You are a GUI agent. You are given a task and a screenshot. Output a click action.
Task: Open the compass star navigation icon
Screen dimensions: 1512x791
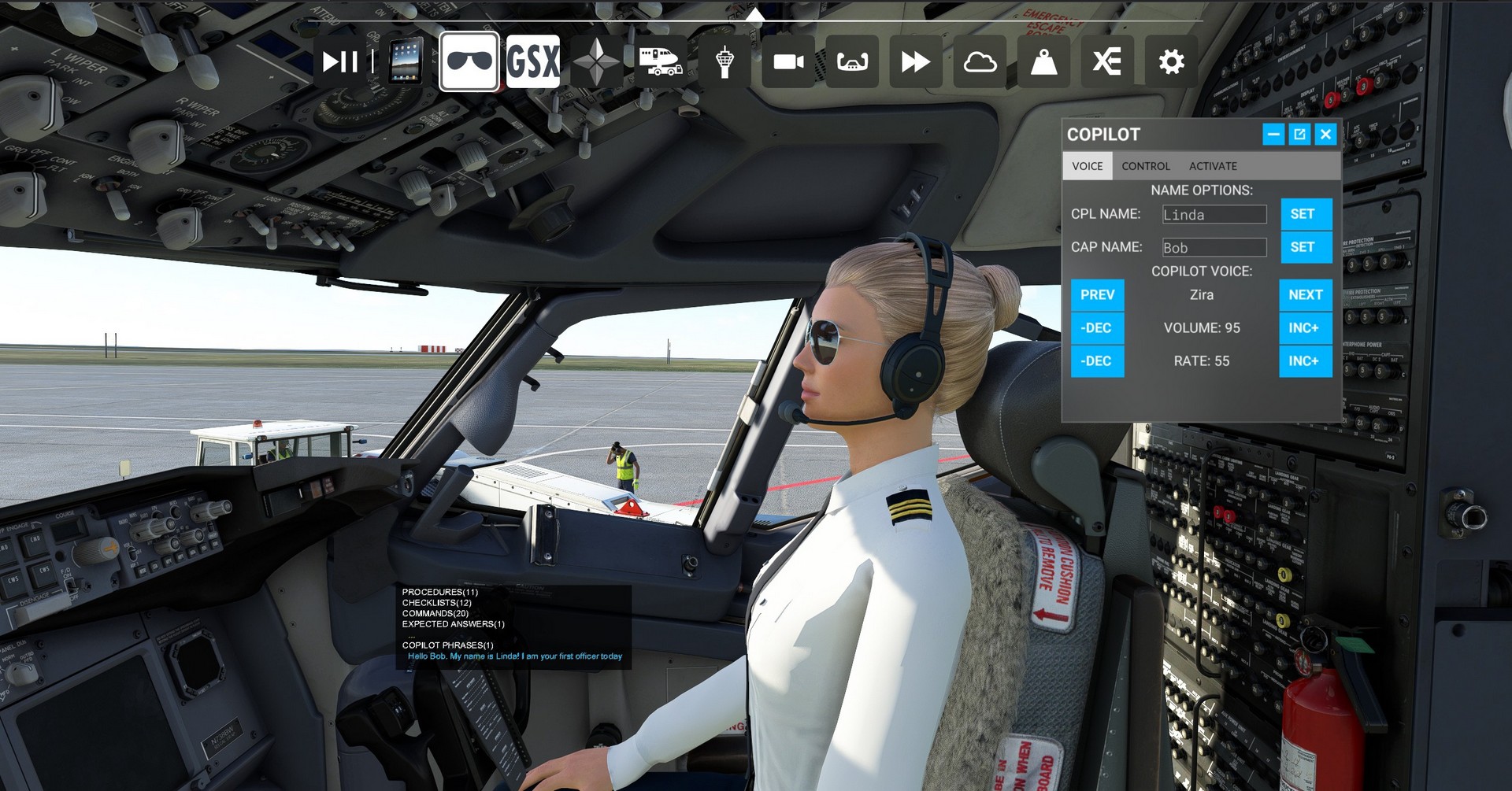pyautogui.click(x=597, y=61)
